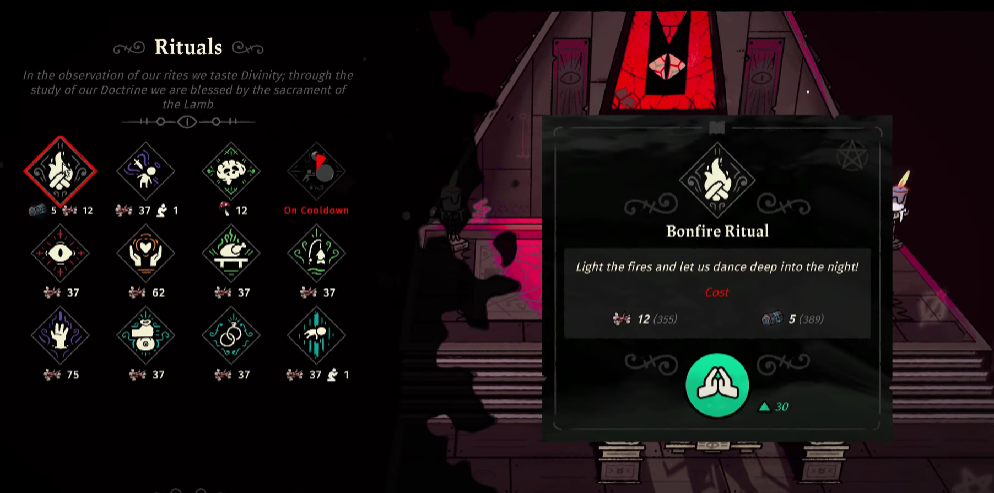Image resolution: width=994 pixels, height=493 pixels.
Task: Perform ritual with the praying hands button
Action: (x=717, y=385)
